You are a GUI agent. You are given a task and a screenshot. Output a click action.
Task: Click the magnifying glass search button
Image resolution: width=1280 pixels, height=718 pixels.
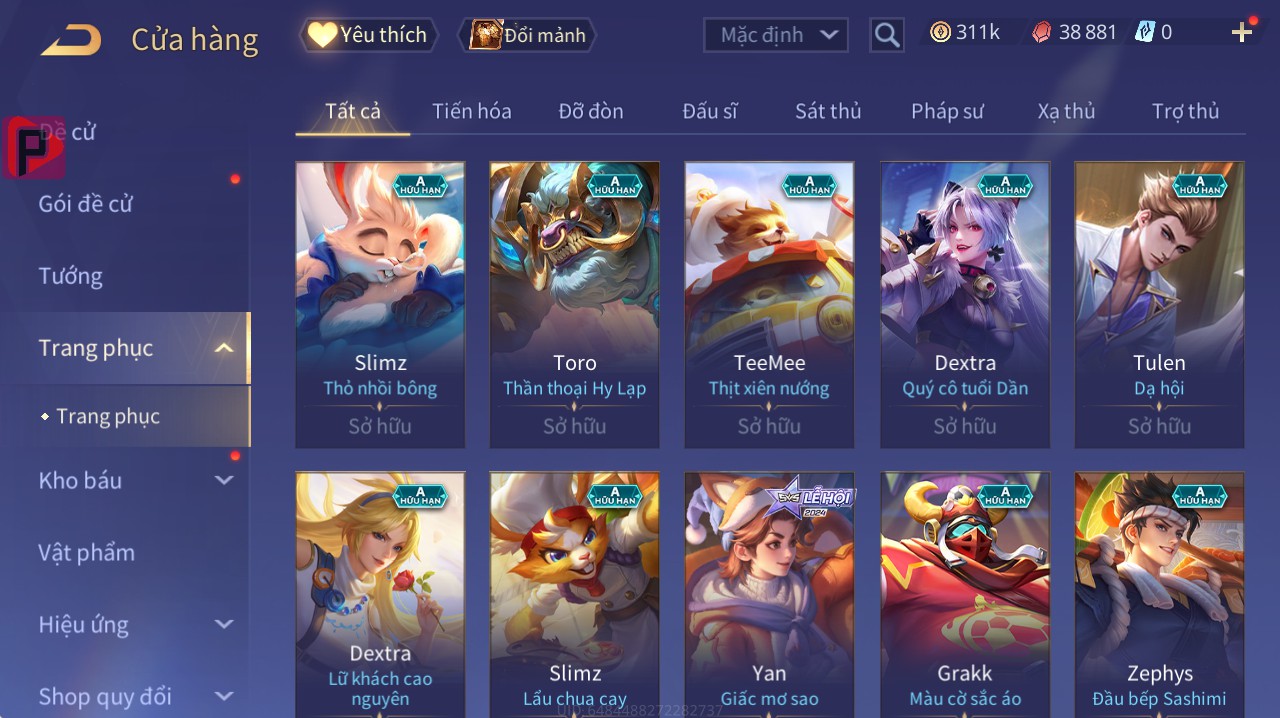[886, 35]
